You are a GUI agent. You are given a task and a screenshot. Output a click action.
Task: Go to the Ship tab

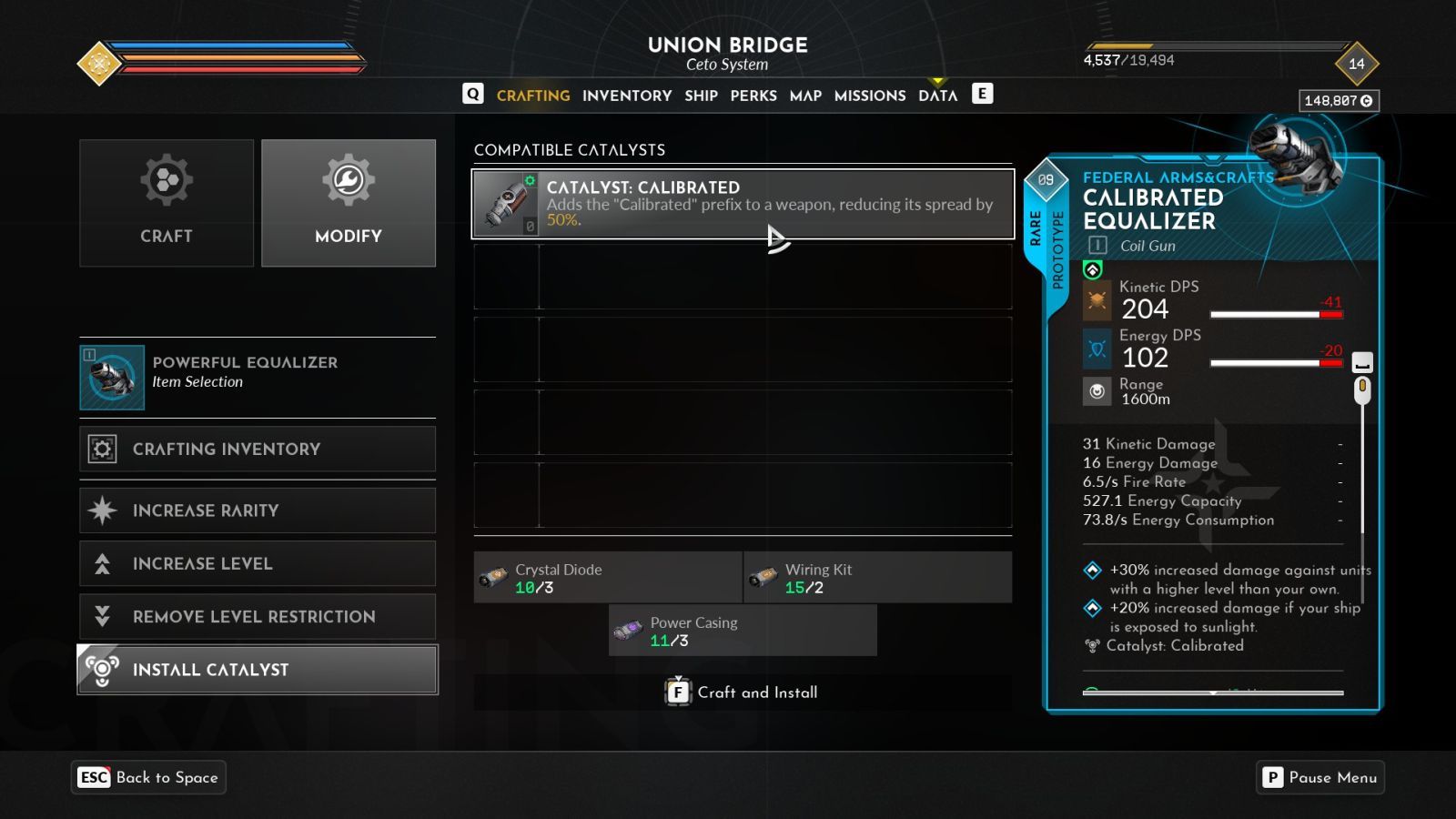coord(701,96)
